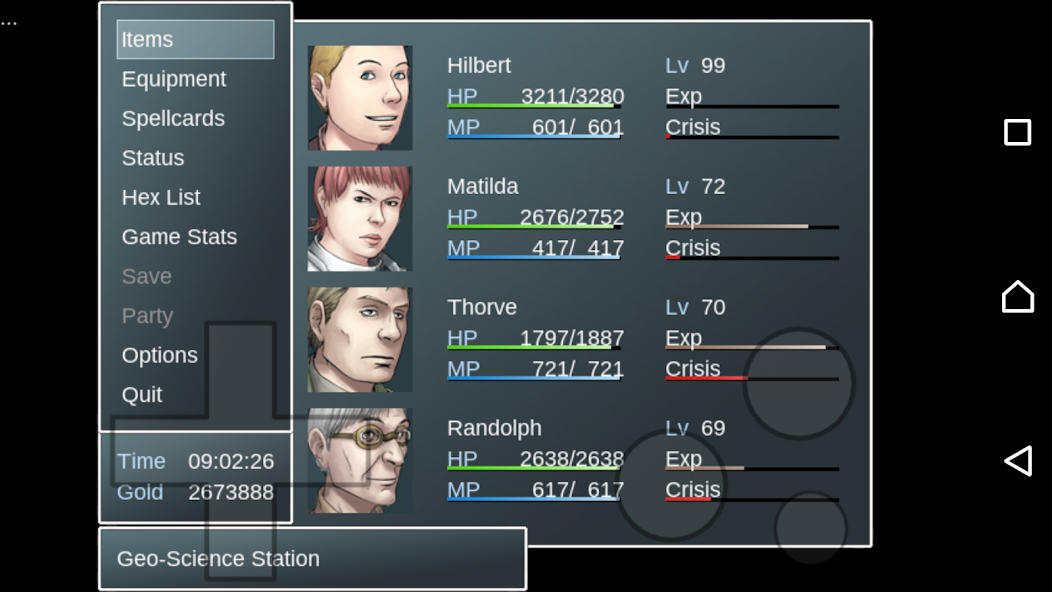
Task: Choose the Status option
Action: (153, 158)
